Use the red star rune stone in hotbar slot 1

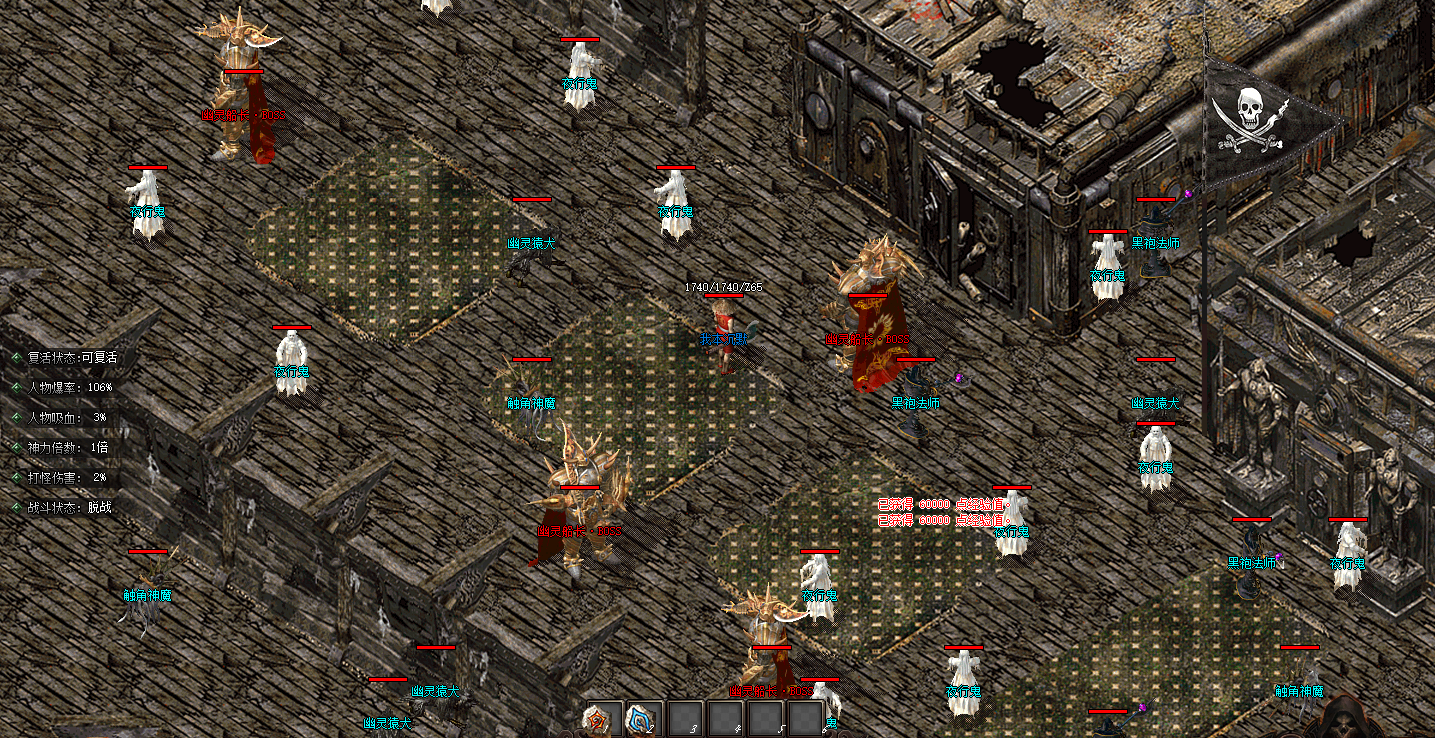(601, 718)
